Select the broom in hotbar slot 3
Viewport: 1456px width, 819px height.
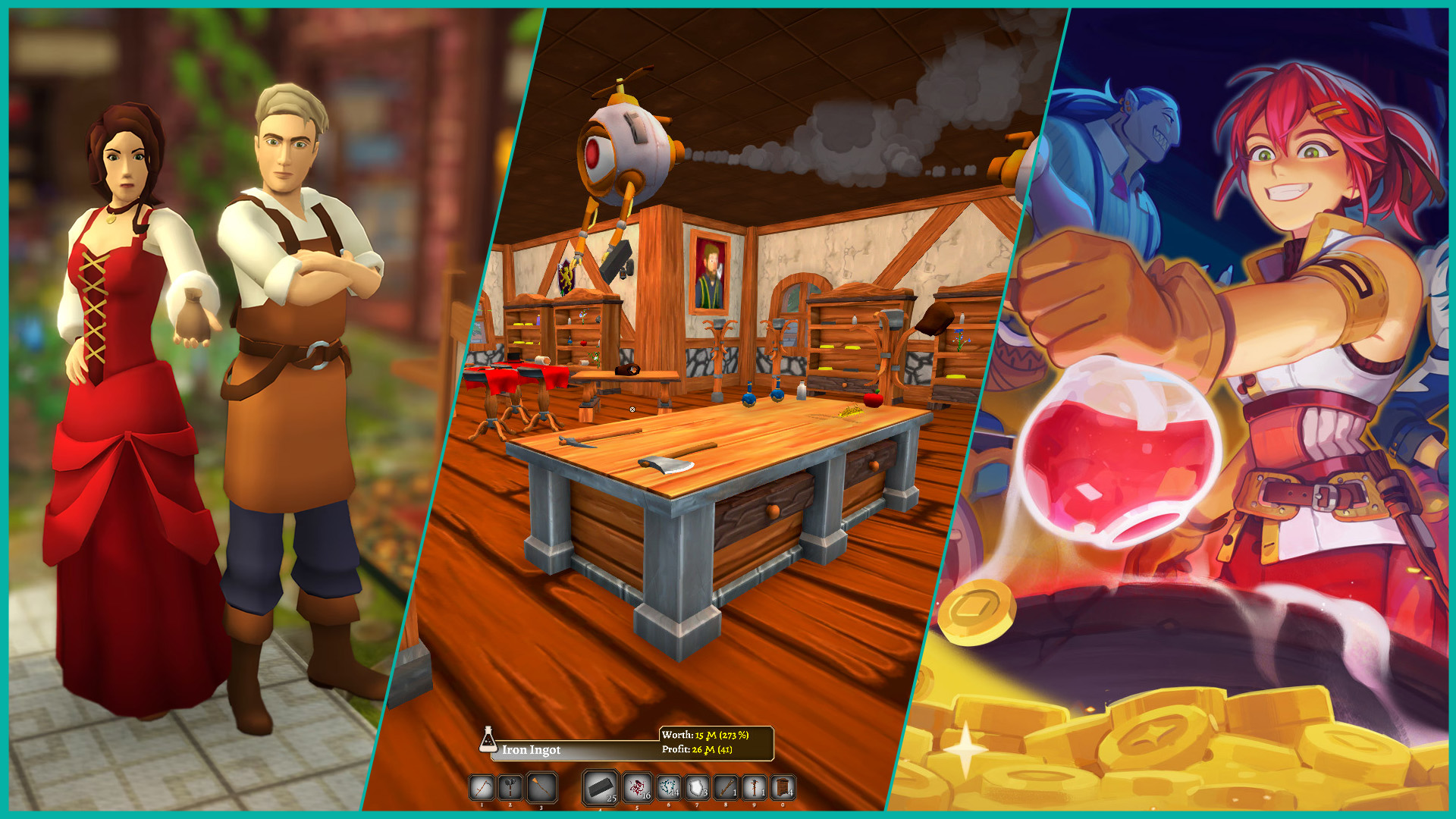pos(541,788)
